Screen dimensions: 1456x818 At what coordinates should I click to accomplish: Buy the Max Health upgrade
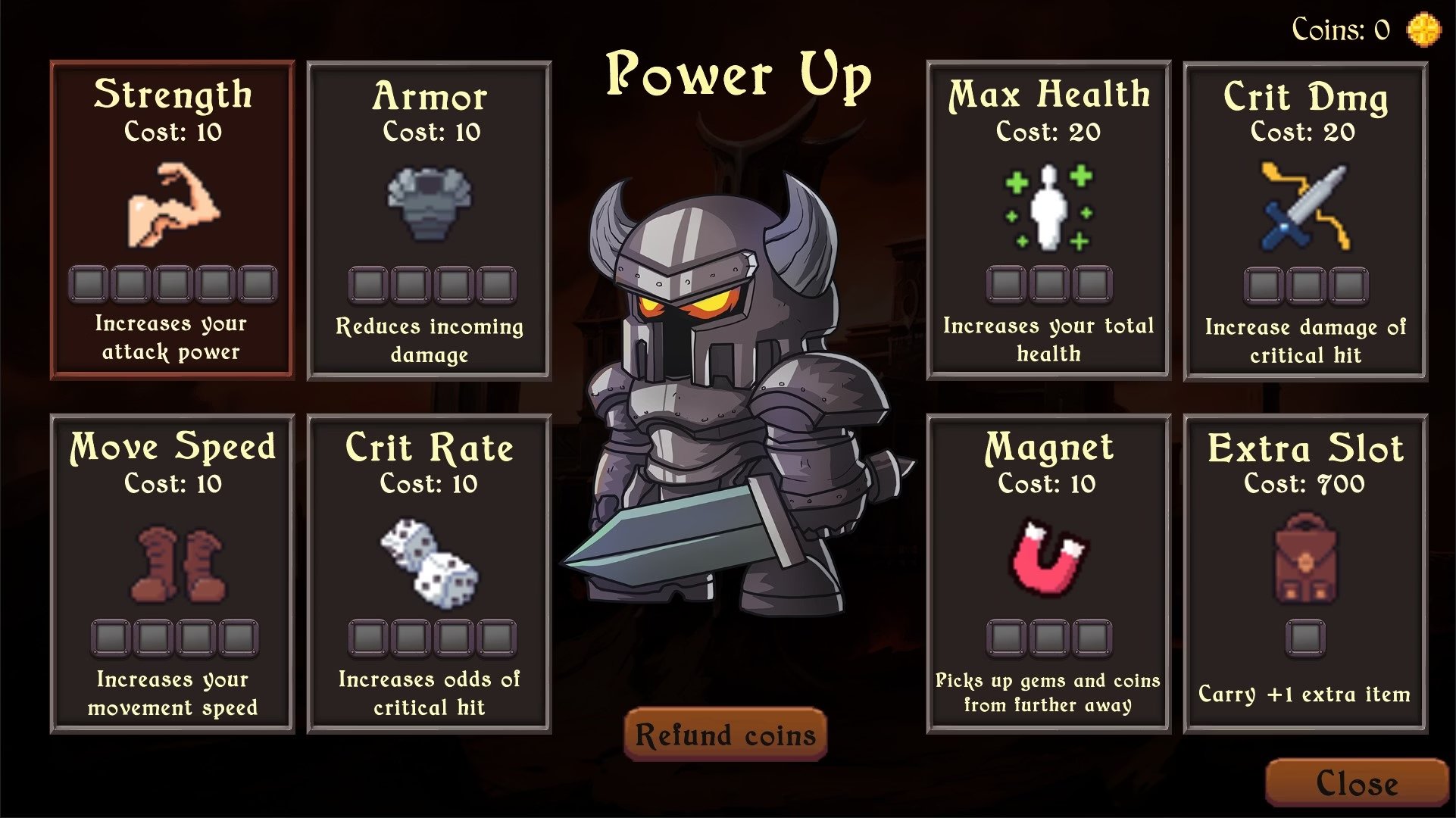click(x=1048, y=220)
